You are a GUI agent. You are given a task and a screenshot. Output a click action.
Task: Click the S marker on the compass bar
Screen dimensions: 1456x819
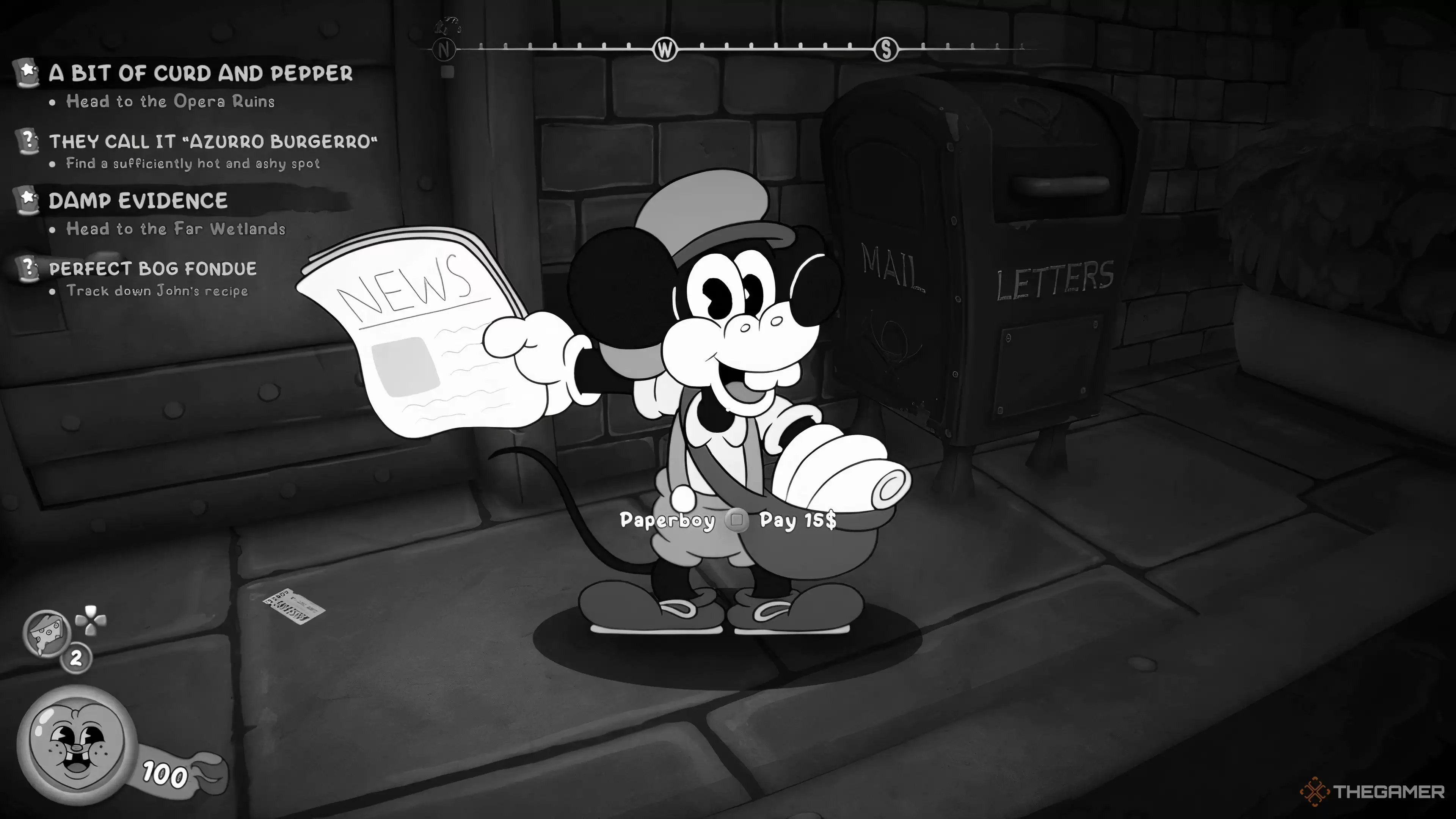pos(886,50)
